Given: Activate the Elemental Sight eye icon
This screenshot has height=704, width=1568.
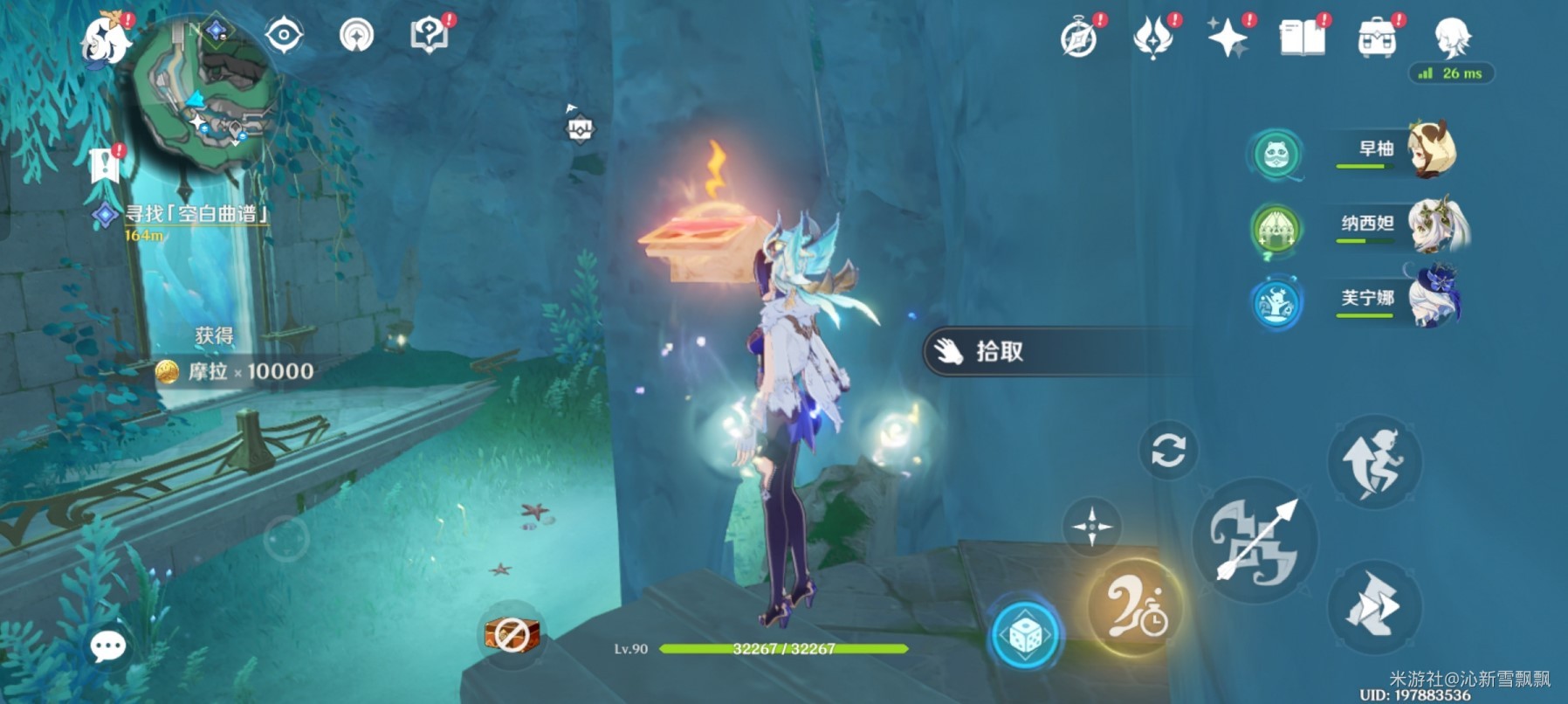Looking at the screenshot, I should 285,37.
